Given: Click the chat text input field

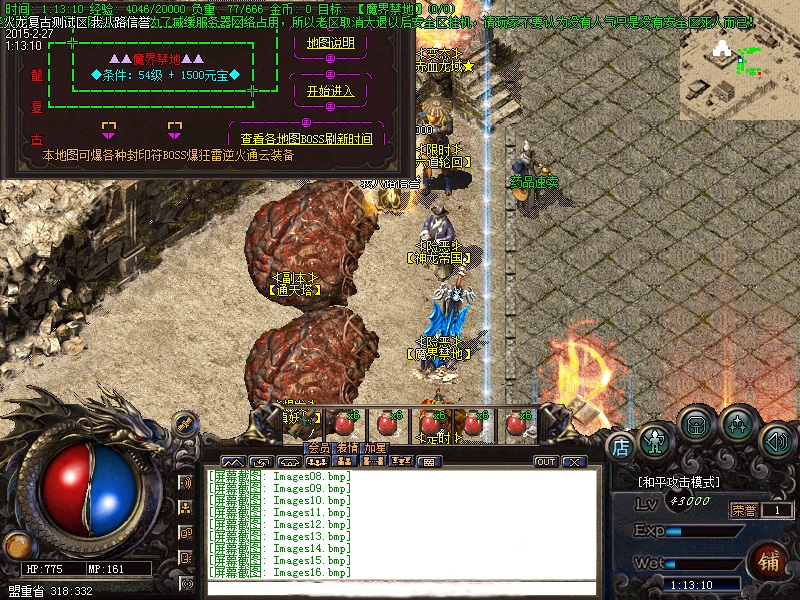Looking at the screenshot, I should coord(400,586).
